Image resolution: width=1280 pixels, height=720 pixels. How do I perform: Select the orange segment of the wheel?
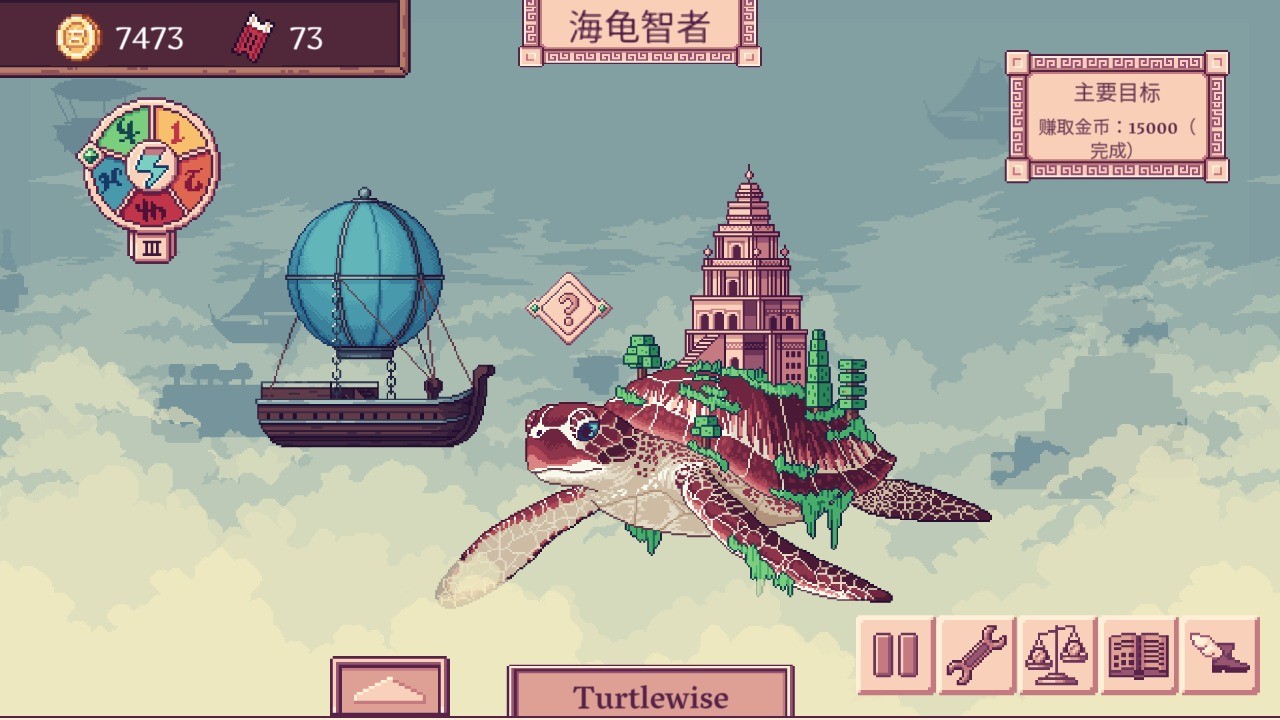[194, 179]
